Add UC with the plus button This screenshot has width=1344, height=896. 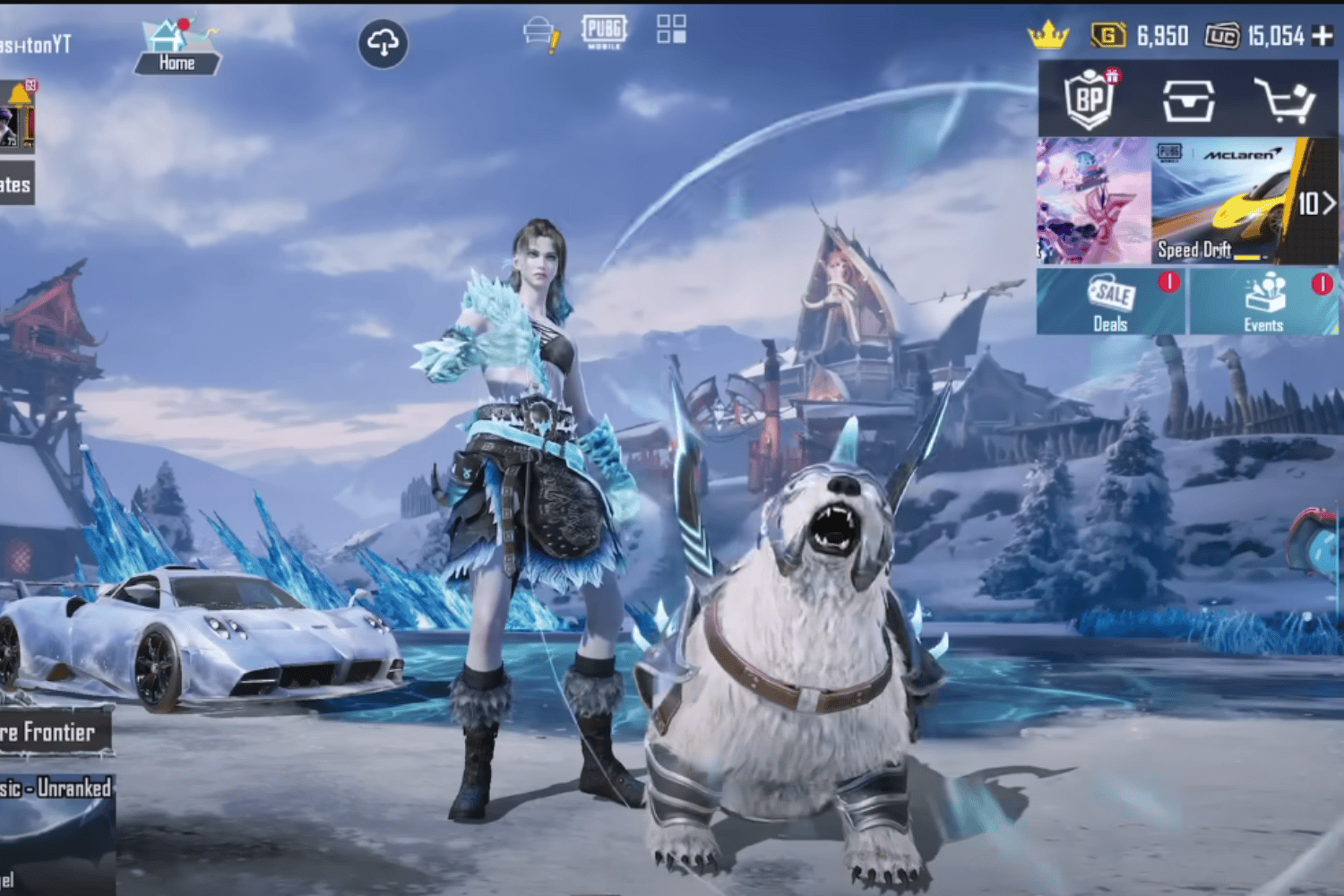pos(1322,36)
